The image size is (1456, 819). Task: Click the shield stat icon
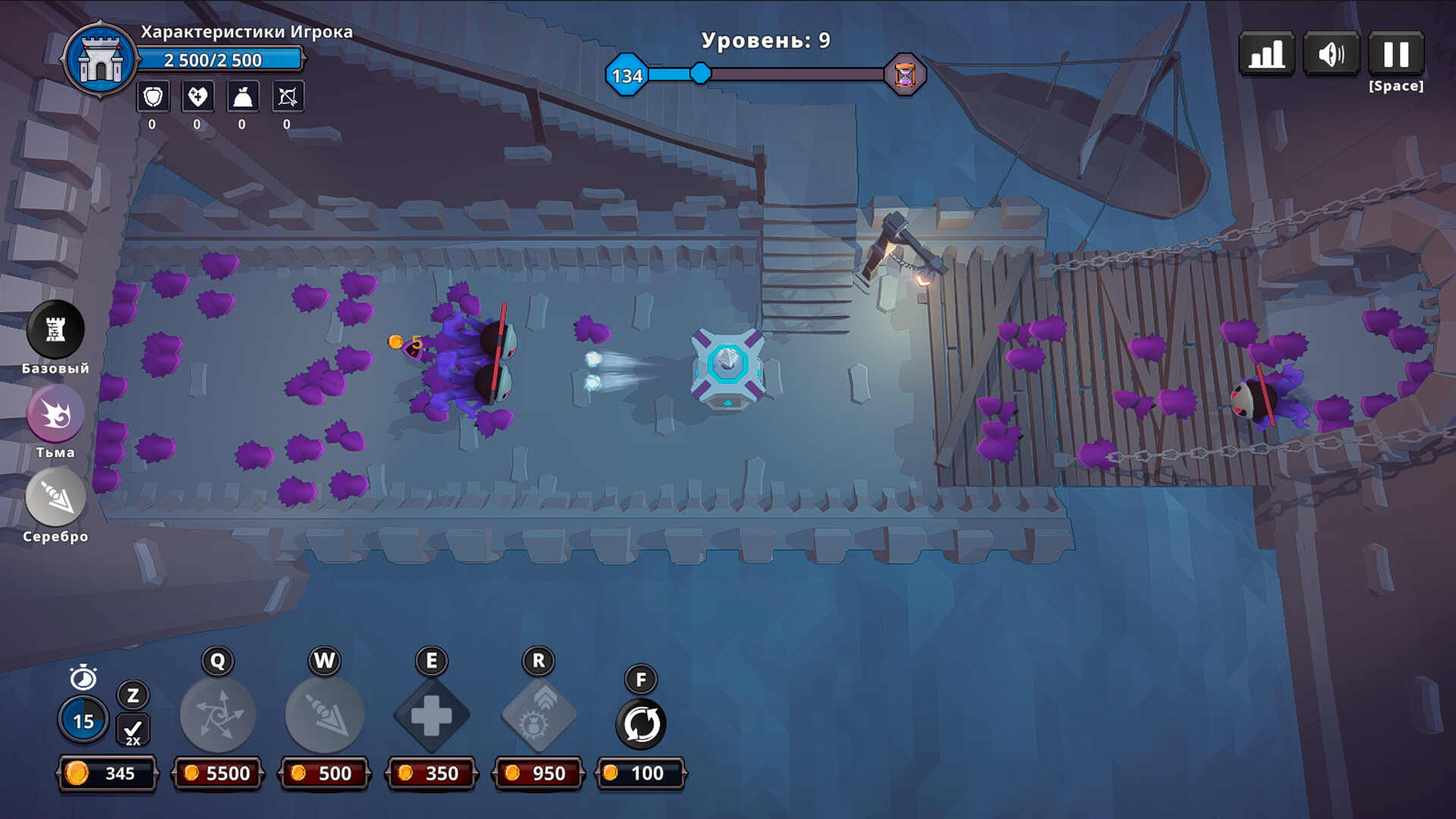152,96
